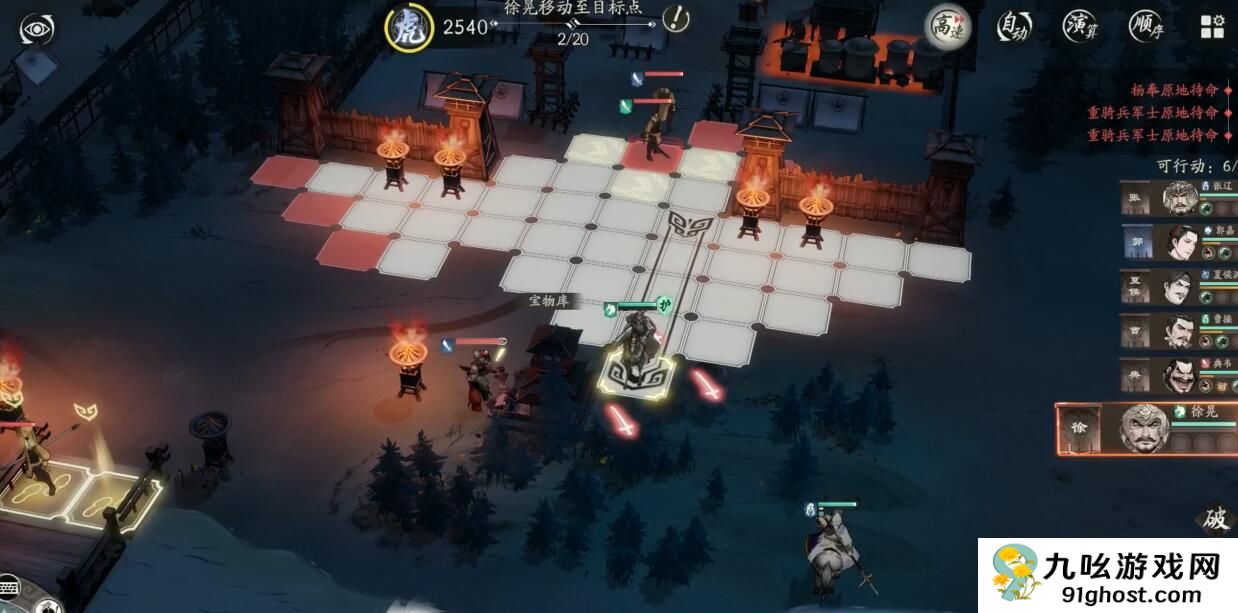Select 郭嘉 in the unit list
This screenshot has height=613, width=1238.
(x=1180, y=242)
